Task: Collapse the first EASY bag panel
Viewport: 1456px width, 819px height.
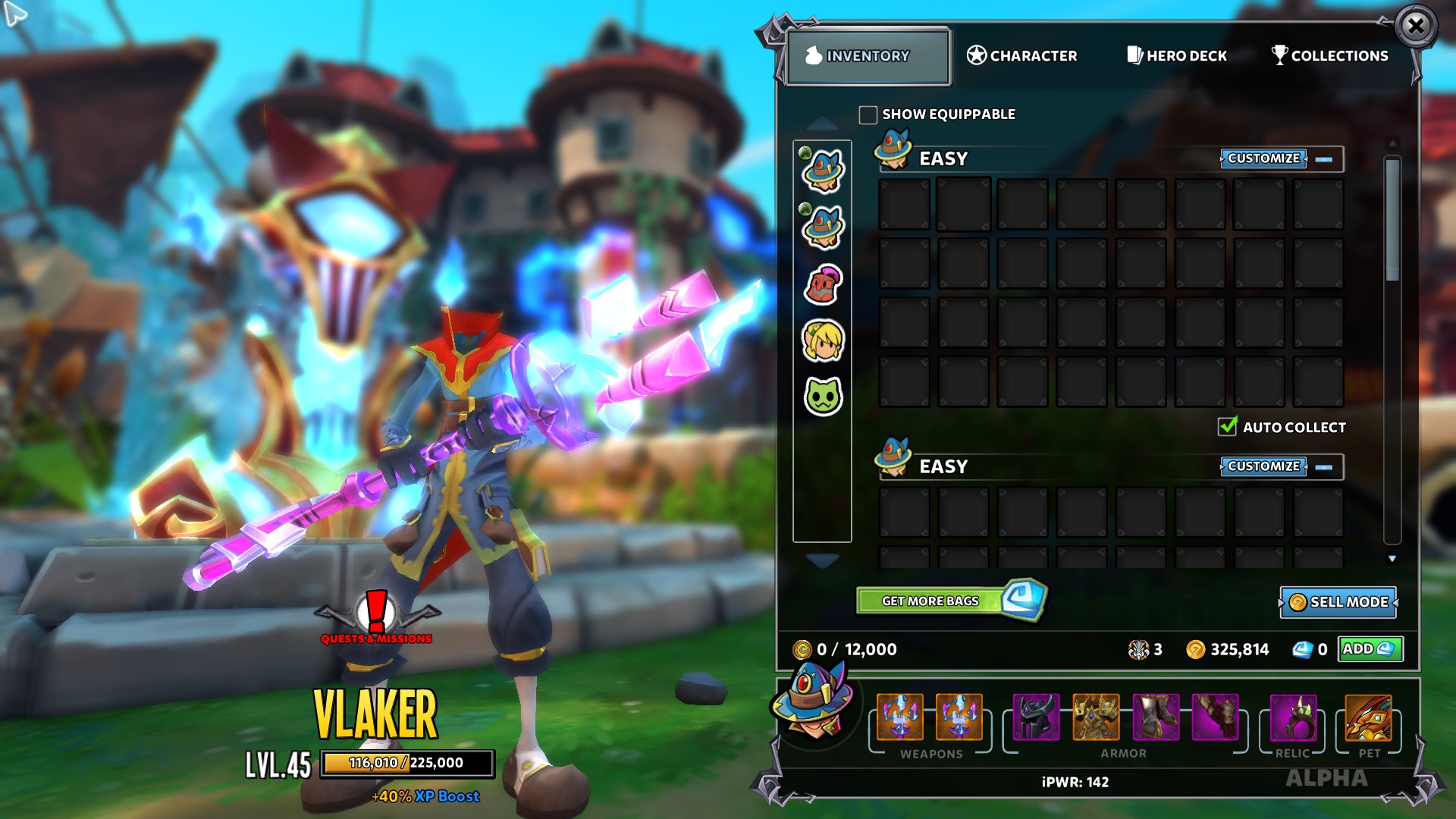Action: 1325,159
